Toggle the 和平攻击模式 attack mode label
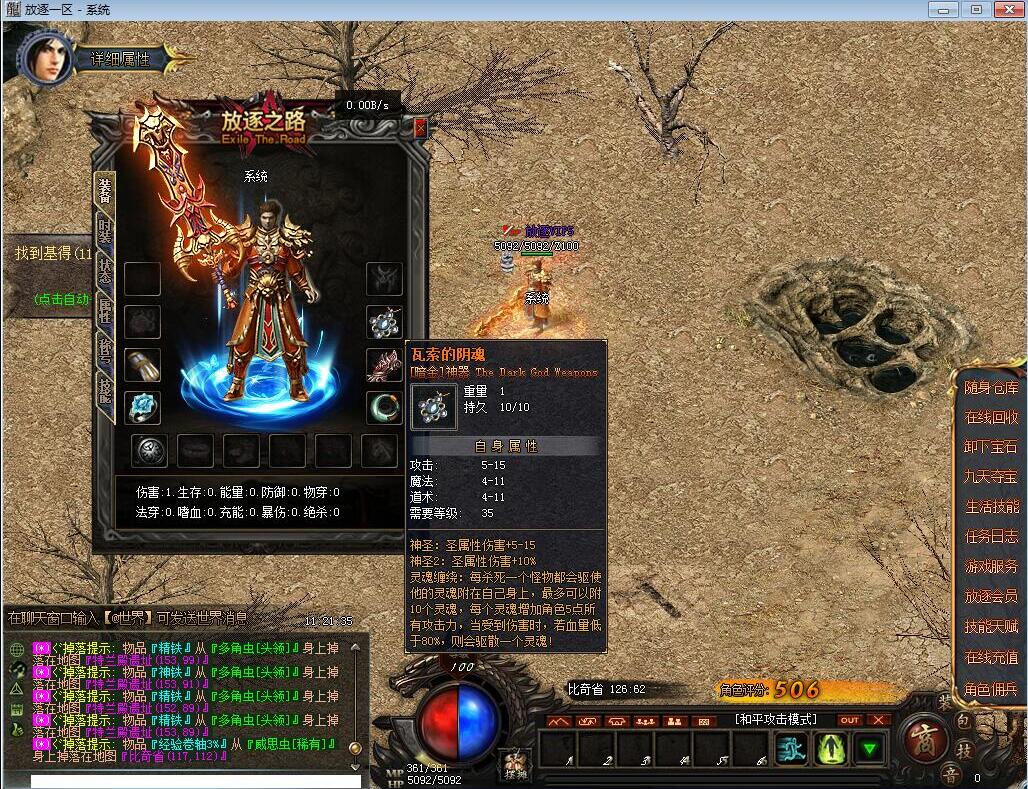 click(776, 720)
